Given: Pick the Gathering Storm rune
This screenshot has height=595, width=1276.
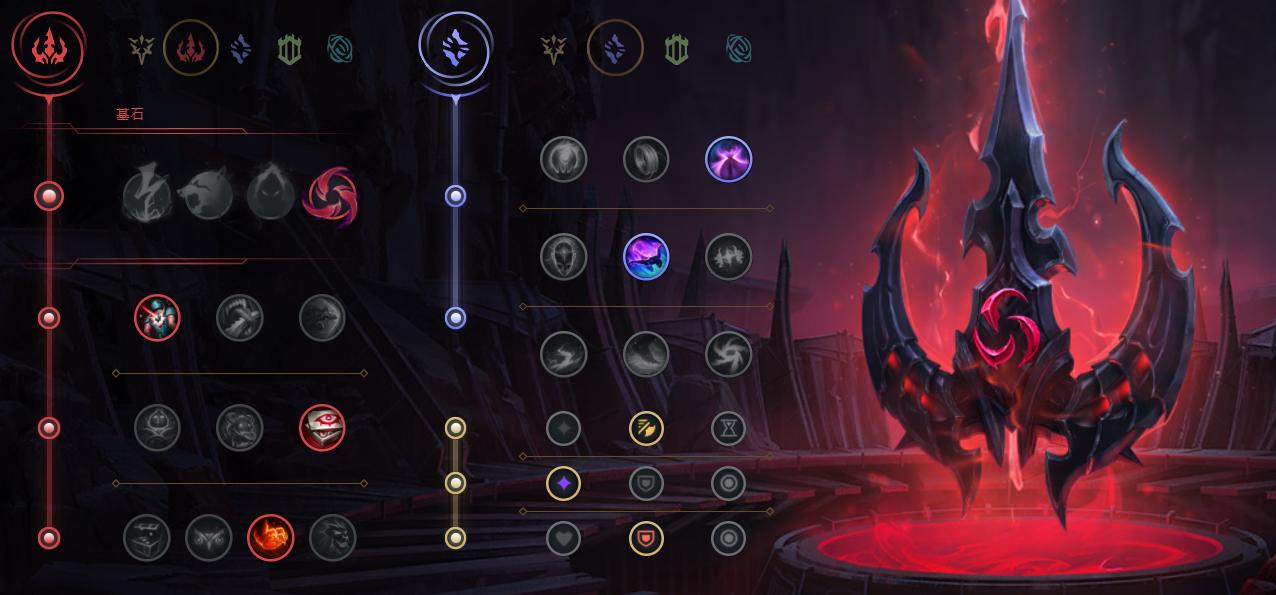Looking at the screenshot, I should (x=728, y=355).
